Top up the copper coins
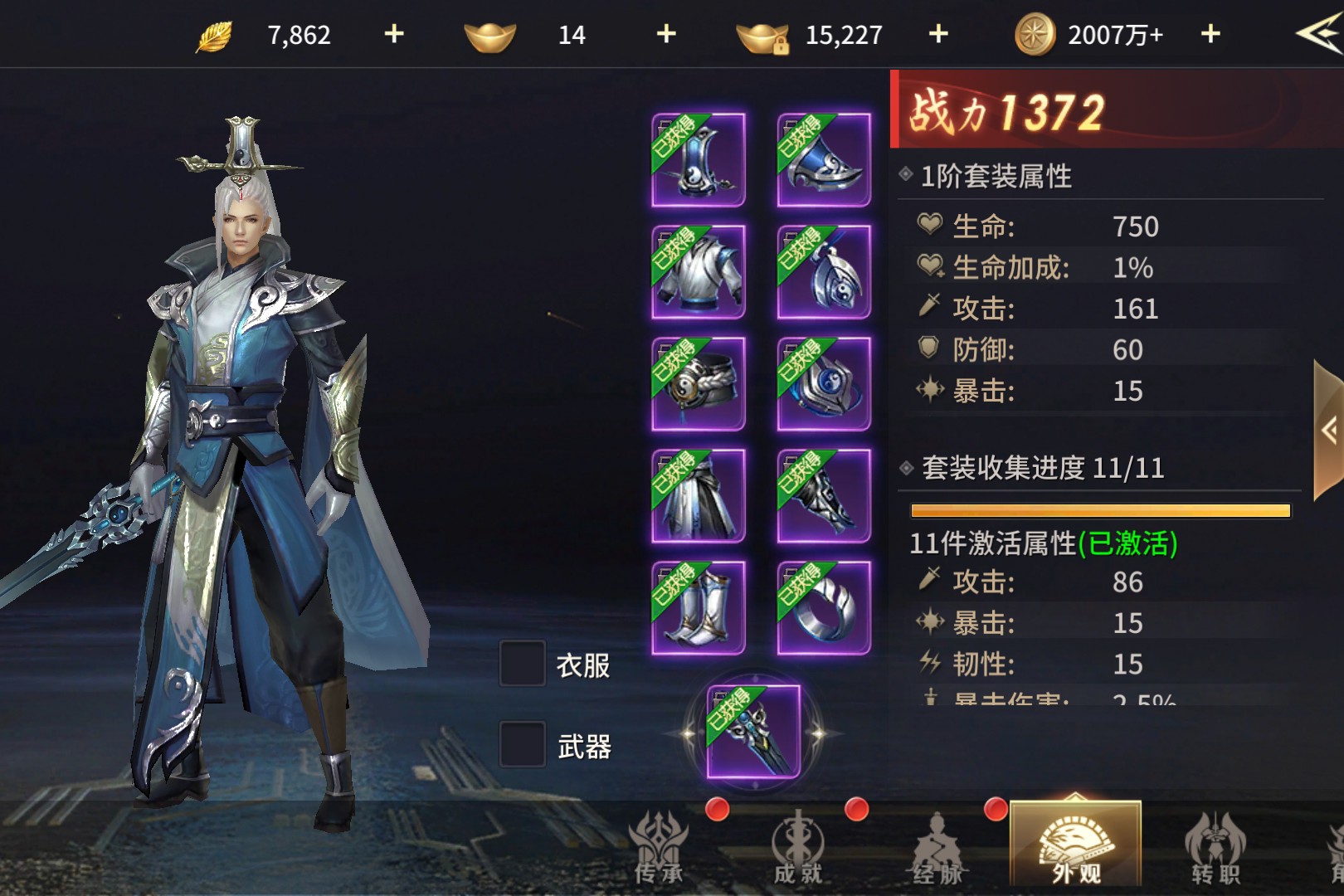This screenshot has width=1344, height=896. coord(1210,34)
